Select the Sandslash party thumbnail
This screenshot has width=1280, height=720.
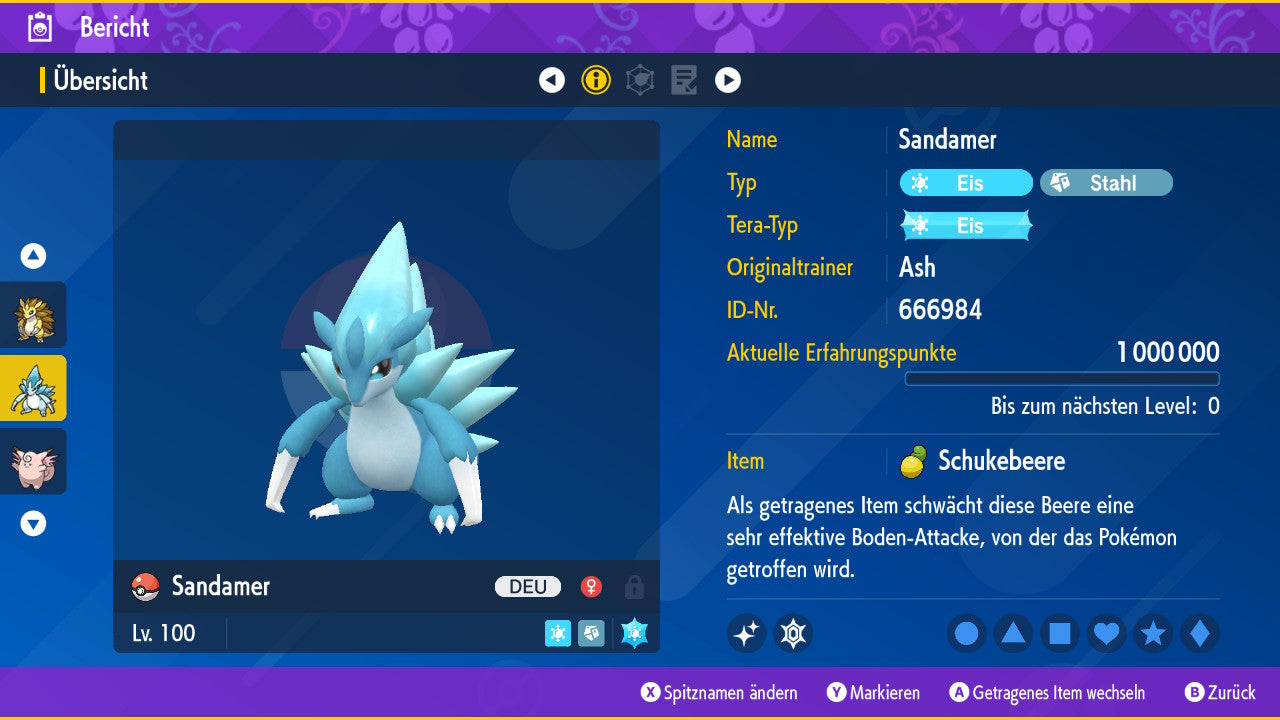[x=33, y=315]
